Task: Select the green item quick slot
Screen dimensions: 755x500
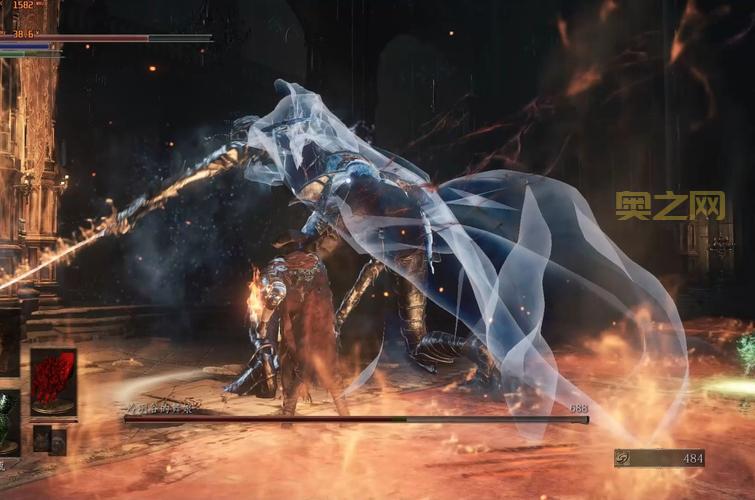Action: click(7, 419)
